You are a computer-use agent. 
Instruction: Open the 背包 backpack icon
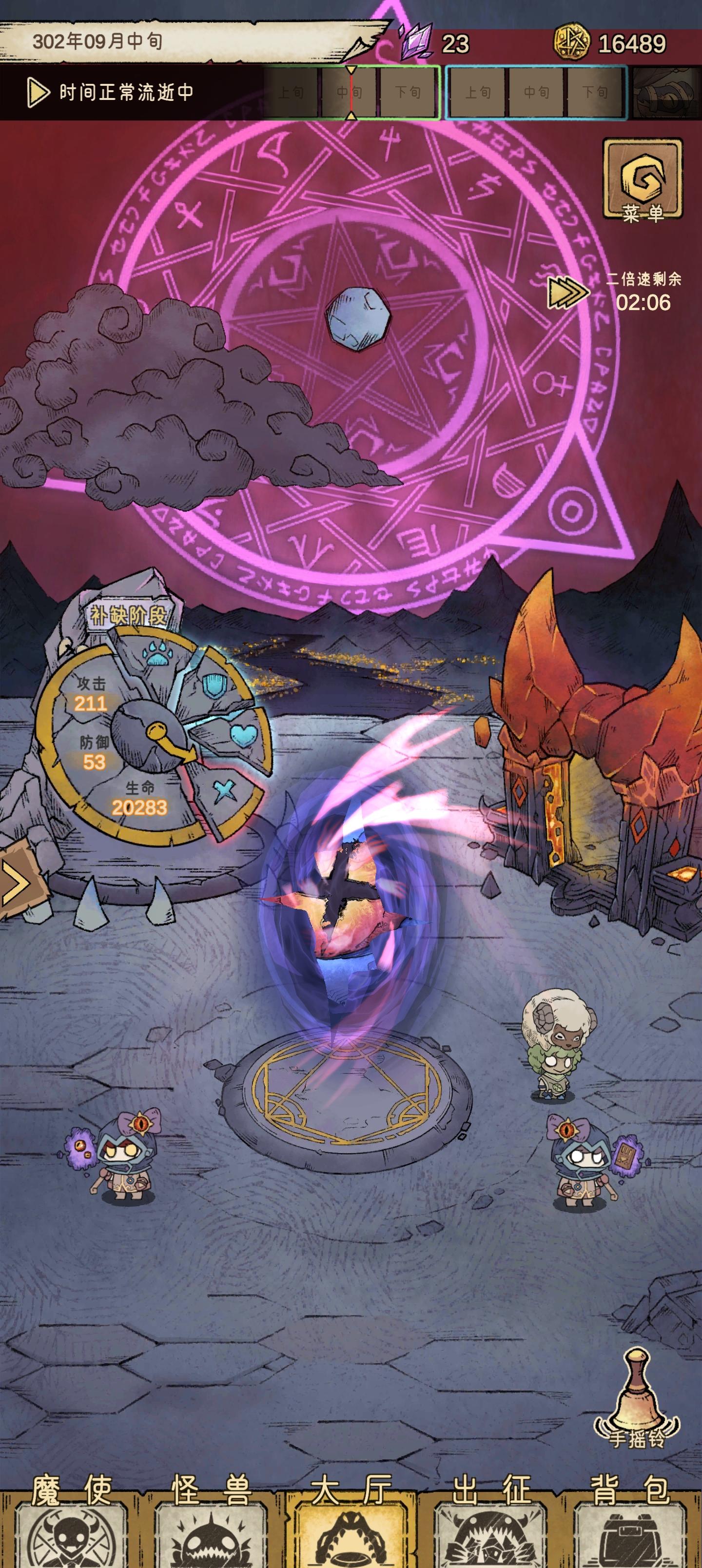[631, 1534]
